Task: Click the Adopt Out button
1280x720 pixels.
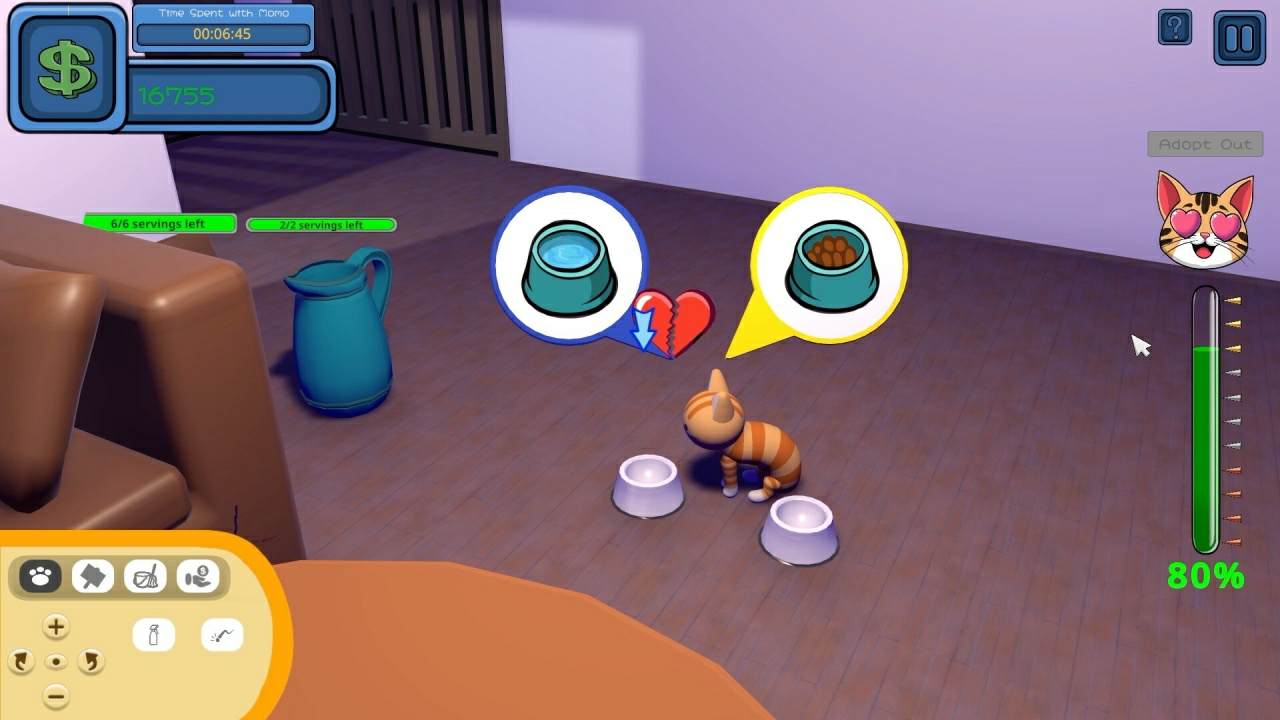Action: coord(1204,144)
